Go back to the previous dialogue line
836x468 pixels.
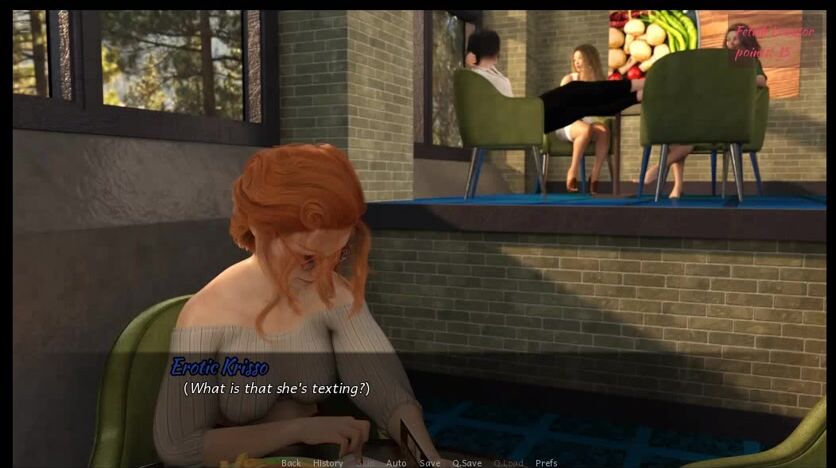pos(291,463)
